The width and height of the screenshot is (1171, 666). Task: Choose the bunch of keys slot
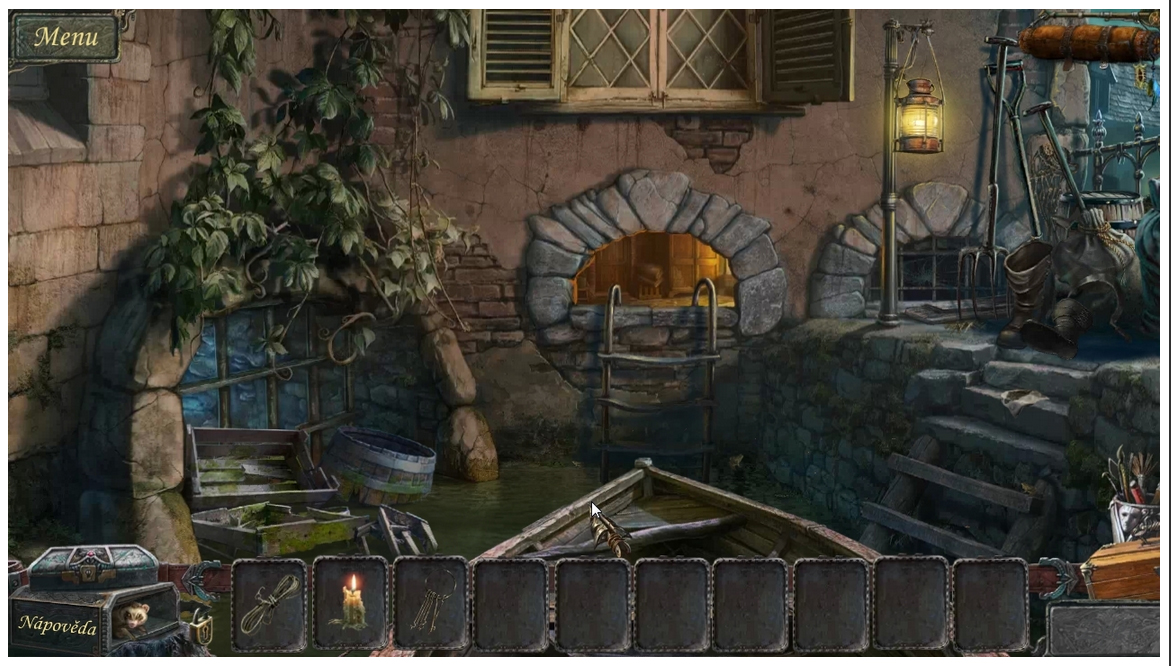(430, 604)
